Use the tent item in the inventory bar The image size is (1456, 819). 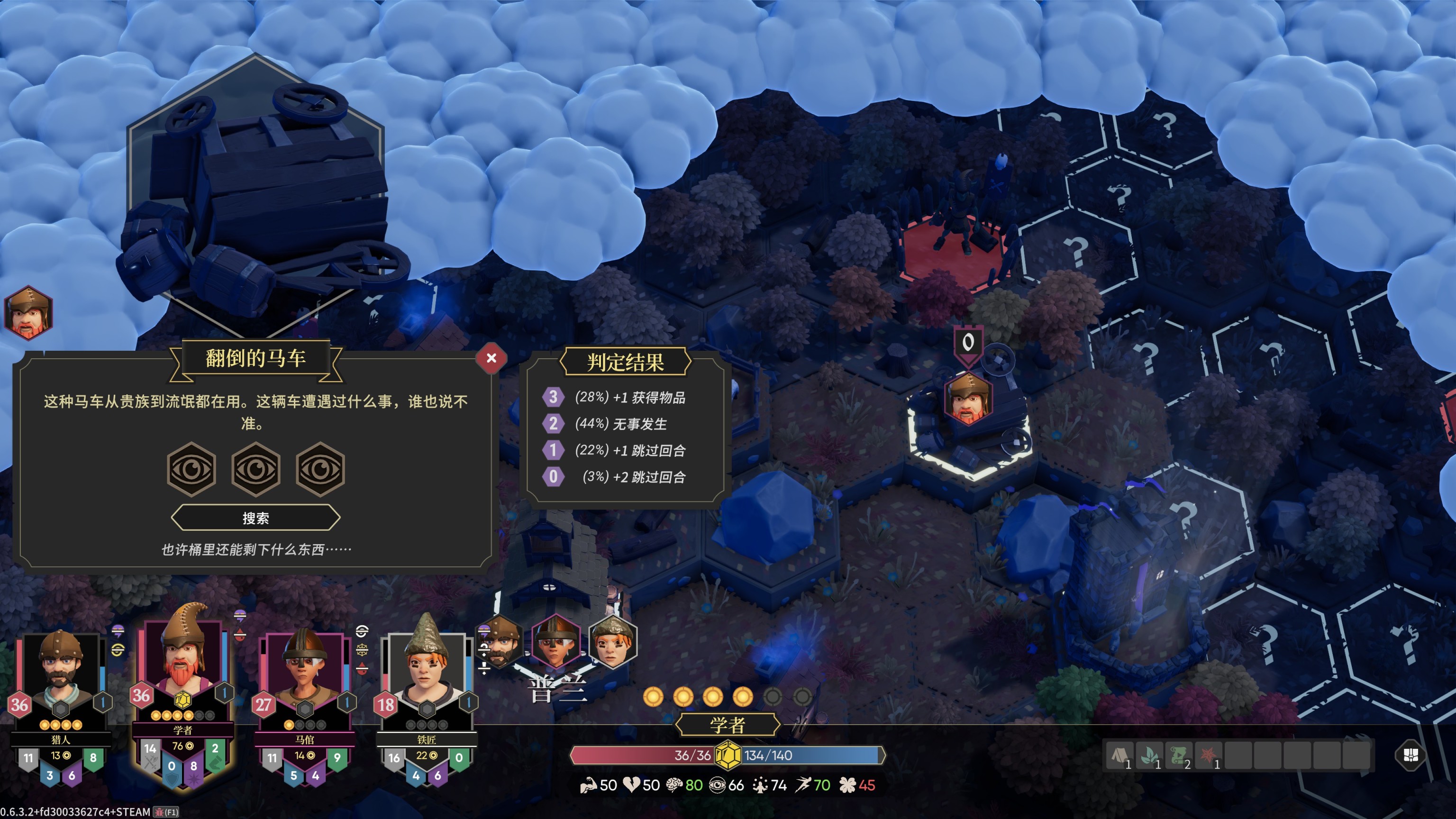(1119, 755)
